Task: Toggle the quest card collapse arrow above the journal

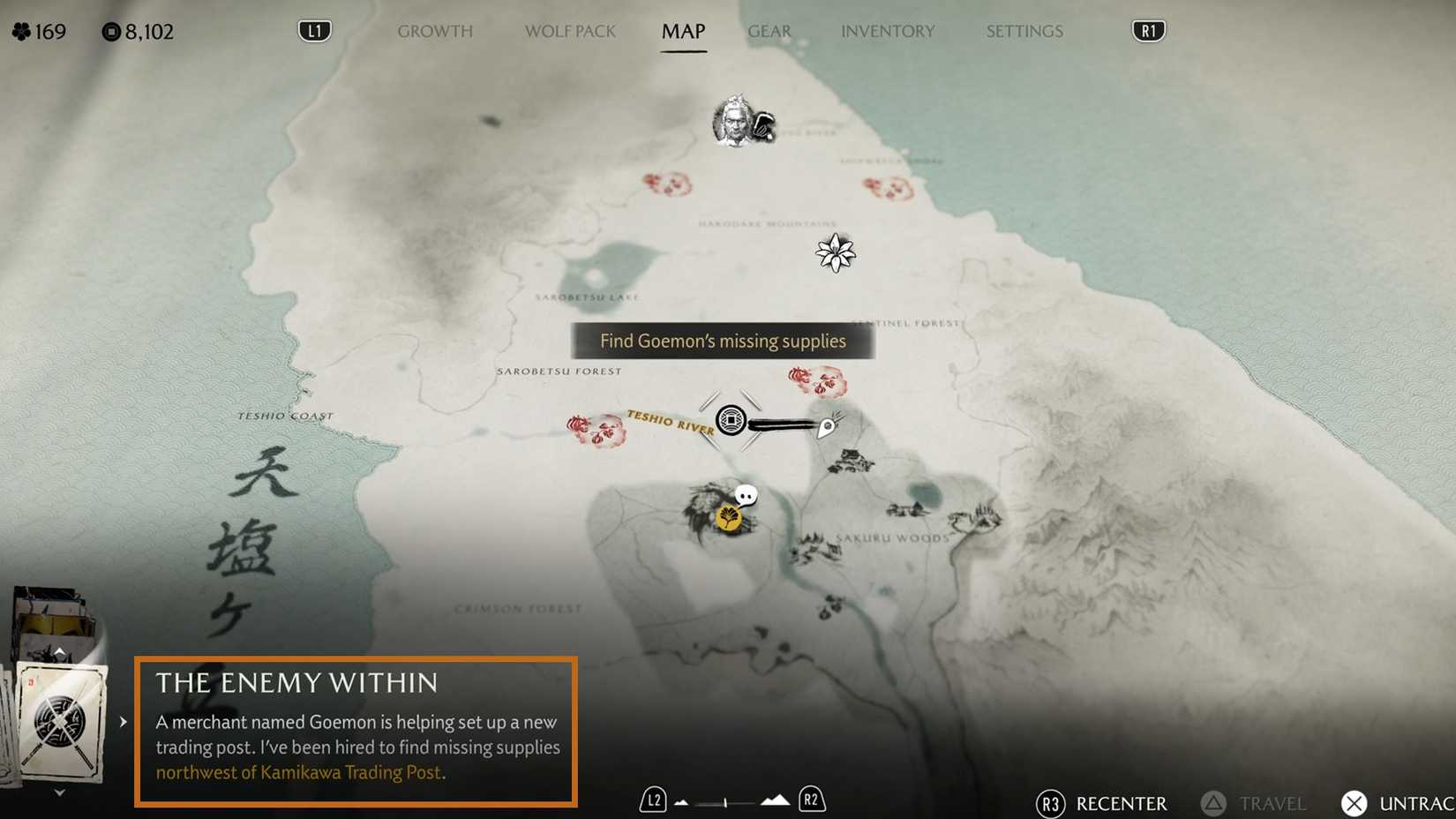Action: click(x=59, y=651)
